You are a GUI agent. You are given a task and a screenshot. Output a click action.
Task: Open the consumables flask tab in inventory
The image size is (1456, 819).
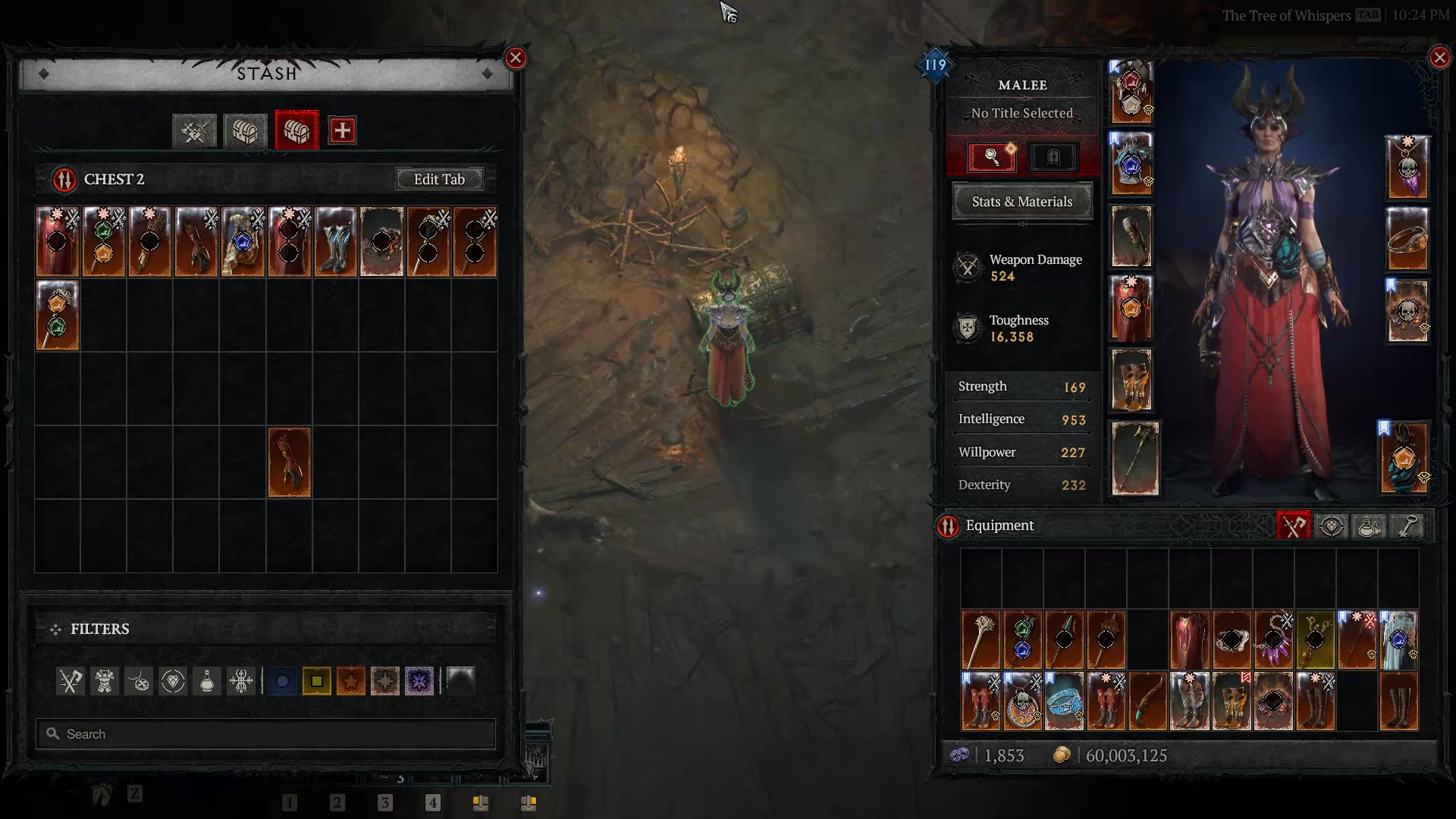click(1369, 526)
